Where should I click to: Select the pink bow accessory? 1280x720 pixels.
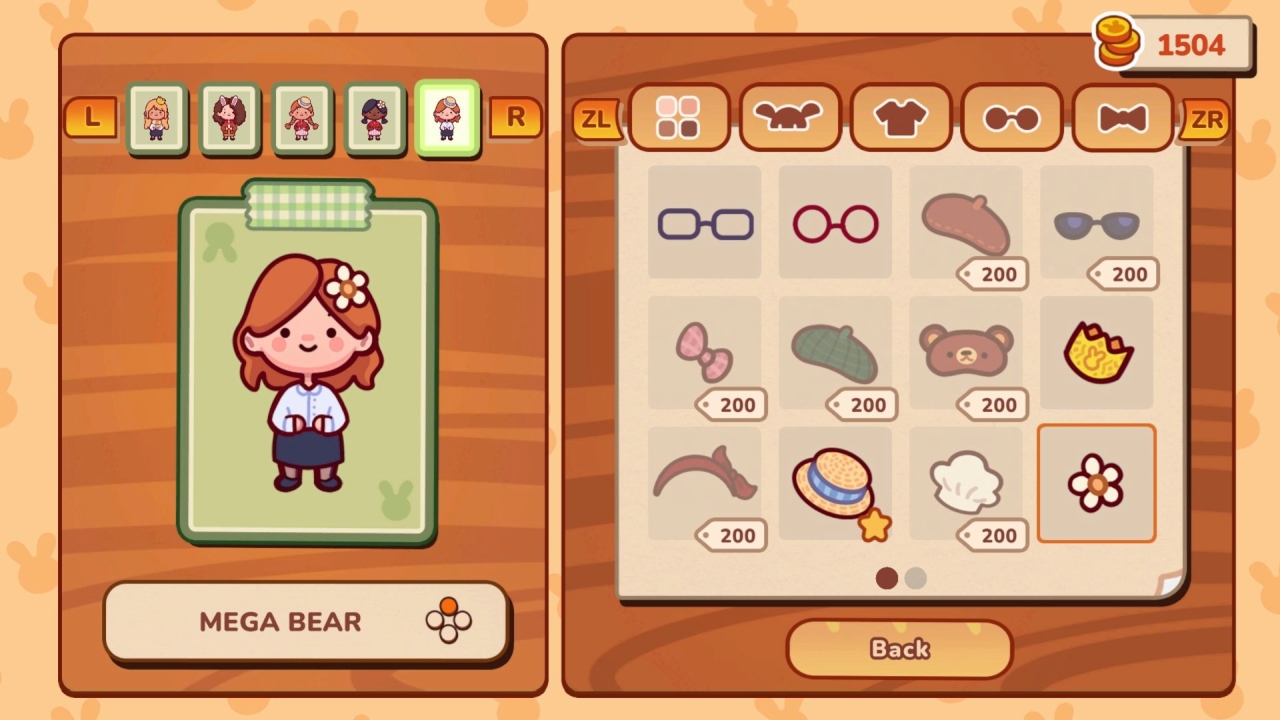point(704,352)
